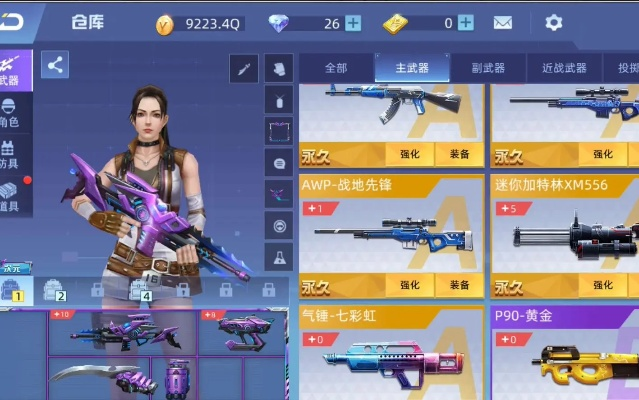Equip the AWP-战地先锋 with 装备
The height and width of the screenshot is (400, 639).
459,285
